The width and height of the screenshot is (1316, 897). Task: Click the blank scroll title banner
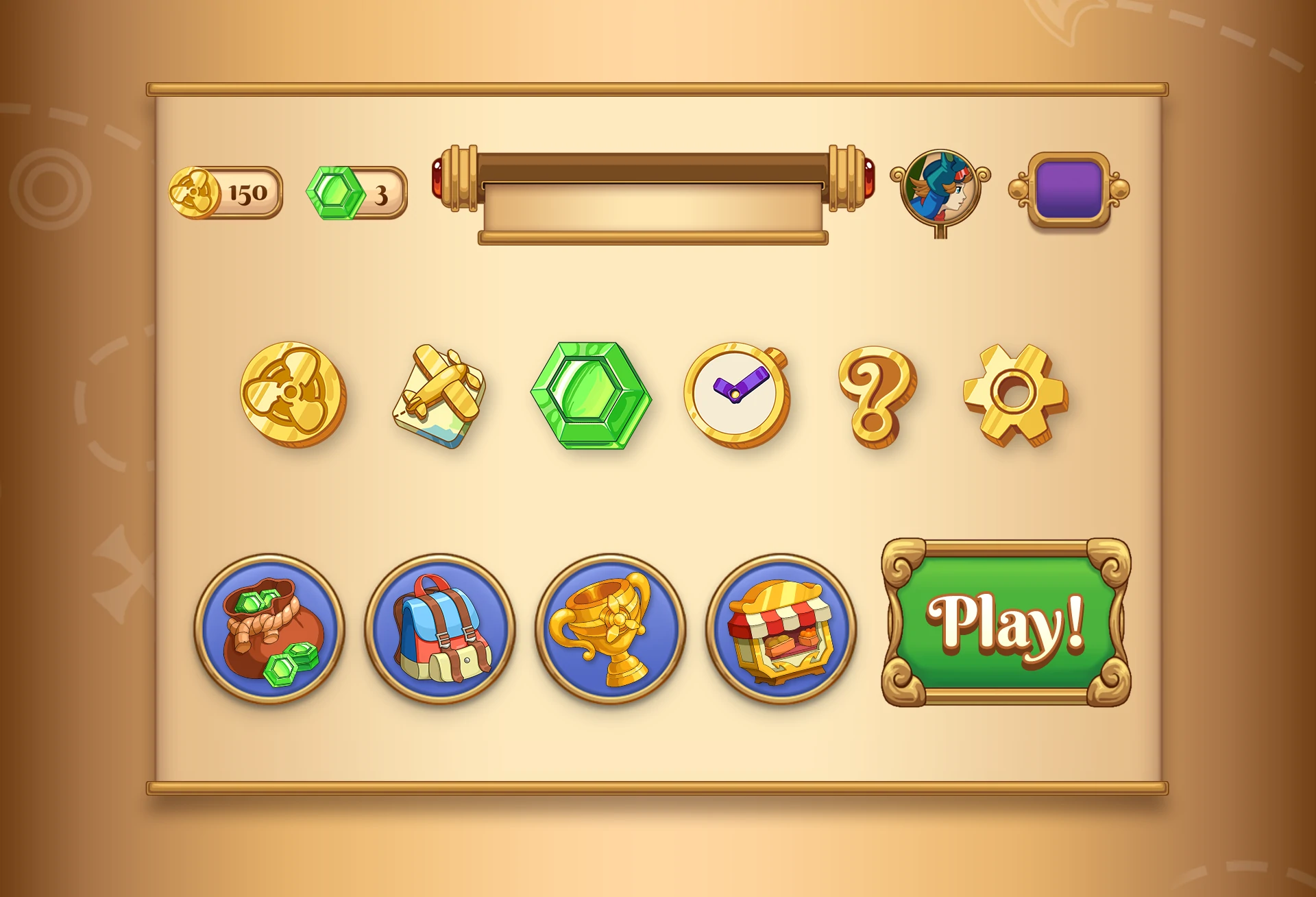[653, 206]
